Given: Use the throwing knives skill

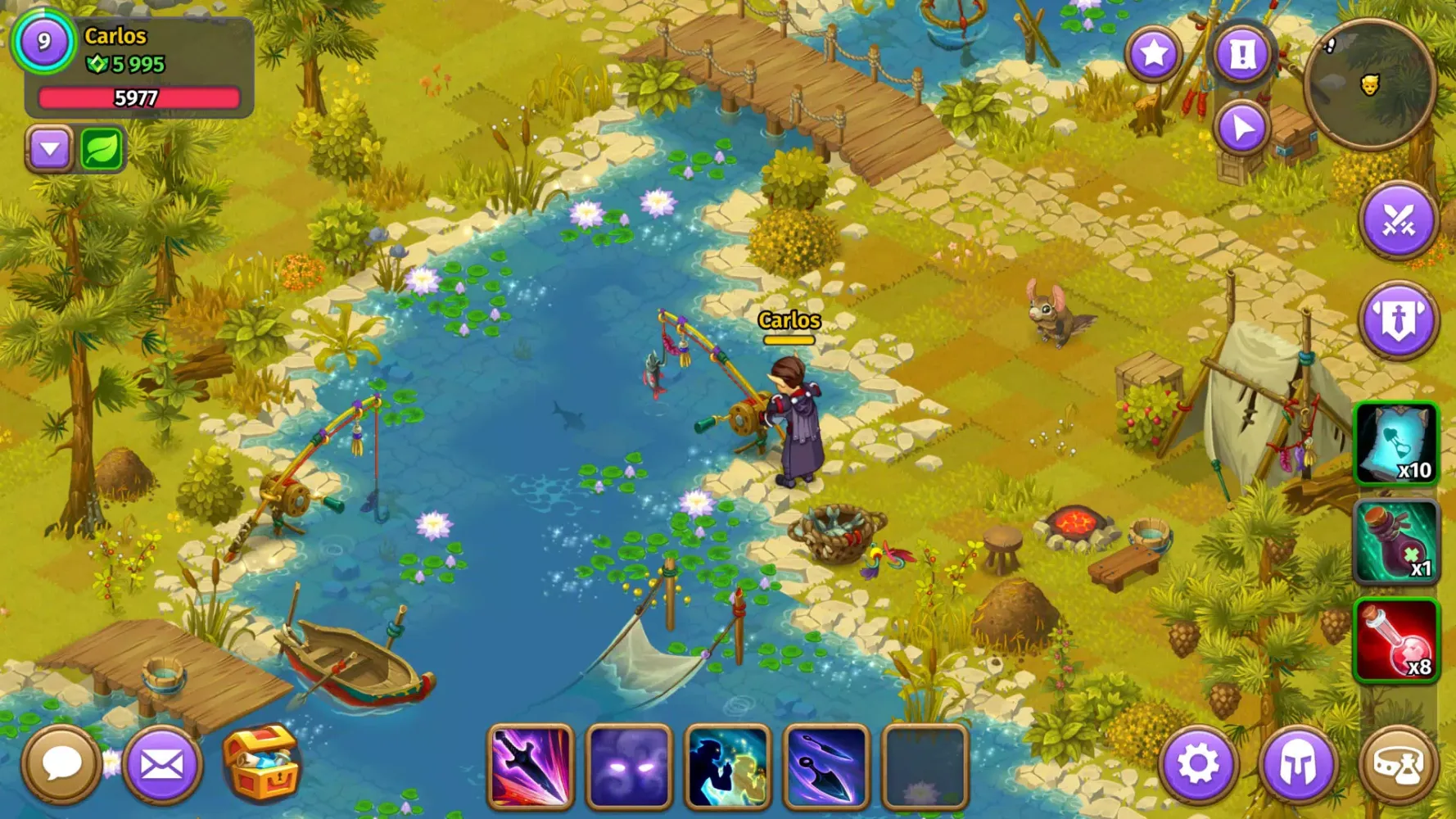Looking at the screenshot, I should pyautogui.click(x=830, y=768).
